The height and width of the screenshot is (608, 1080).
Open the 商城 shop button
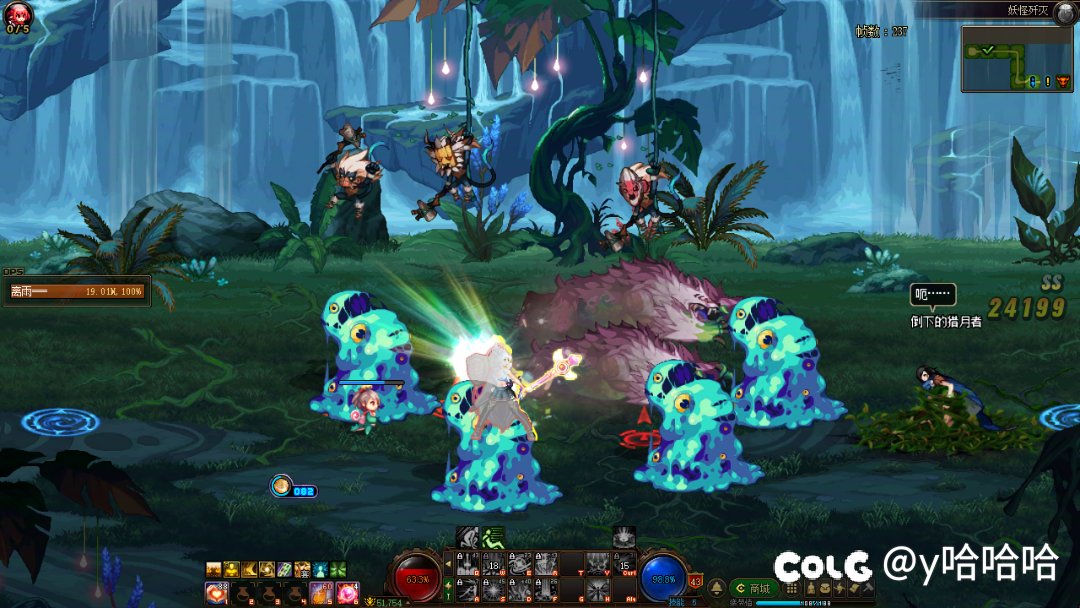click(x=754, y=589)
